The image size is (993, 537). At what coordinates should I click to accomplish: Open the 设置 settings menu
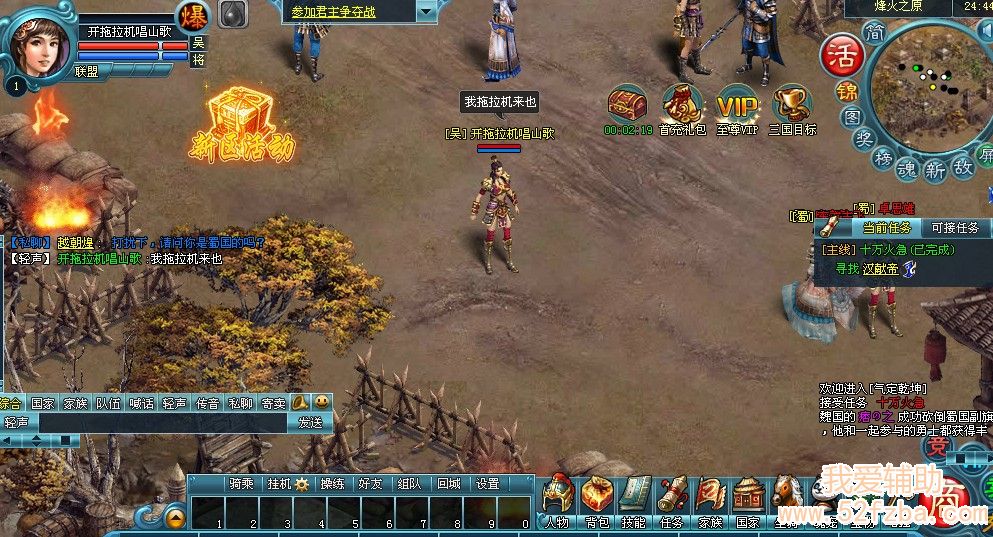[487, 483]
